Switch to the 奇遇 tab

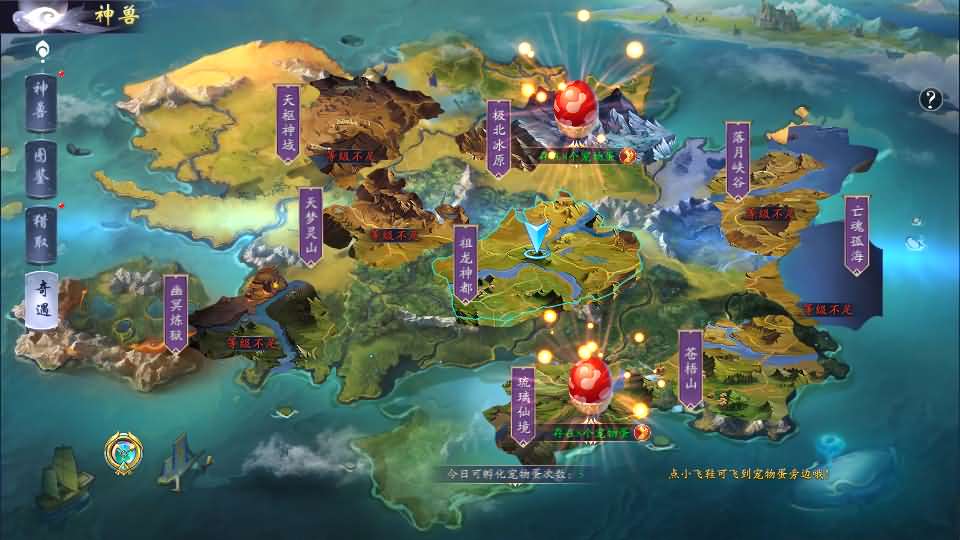[42, 299]
